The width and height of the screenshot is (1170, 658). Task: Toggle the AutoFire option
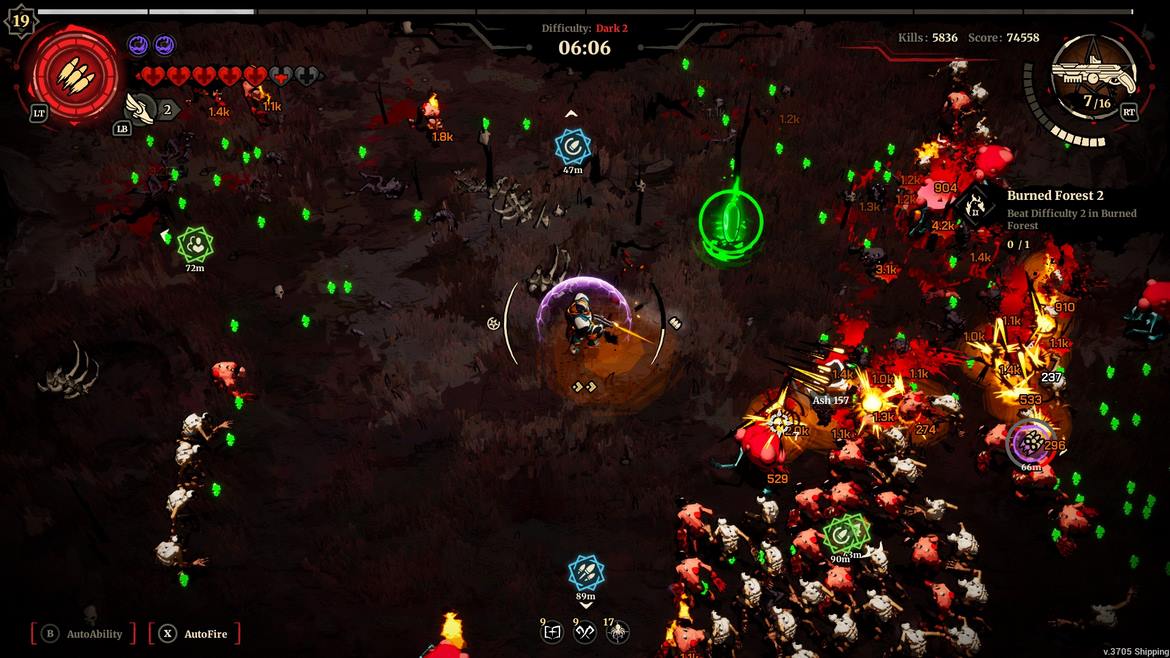194,633
